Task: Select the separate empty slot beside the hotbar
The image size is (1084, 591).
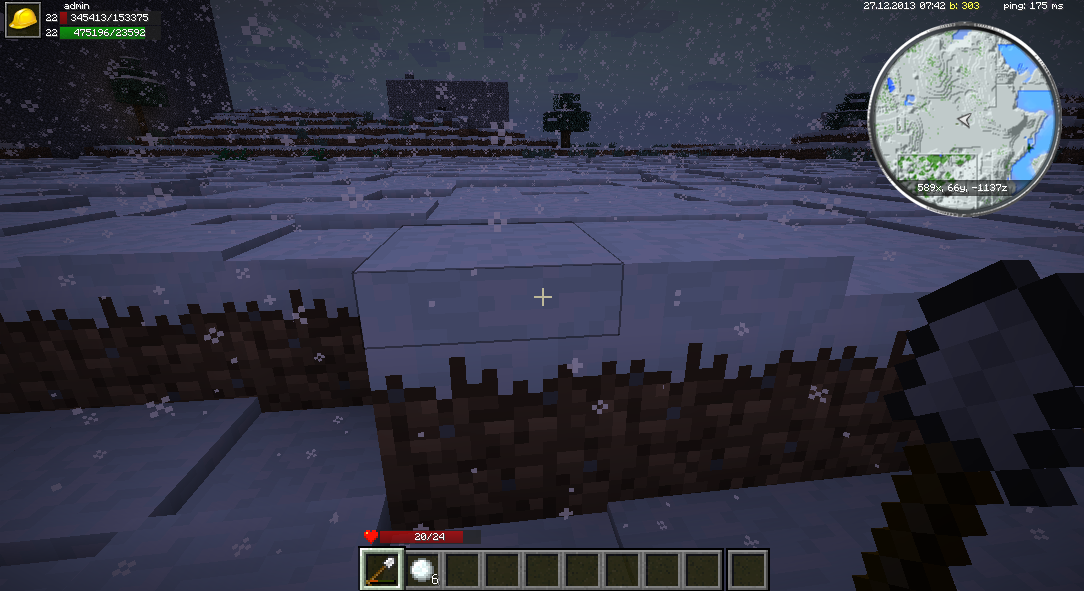Action: tap(747, 569)
